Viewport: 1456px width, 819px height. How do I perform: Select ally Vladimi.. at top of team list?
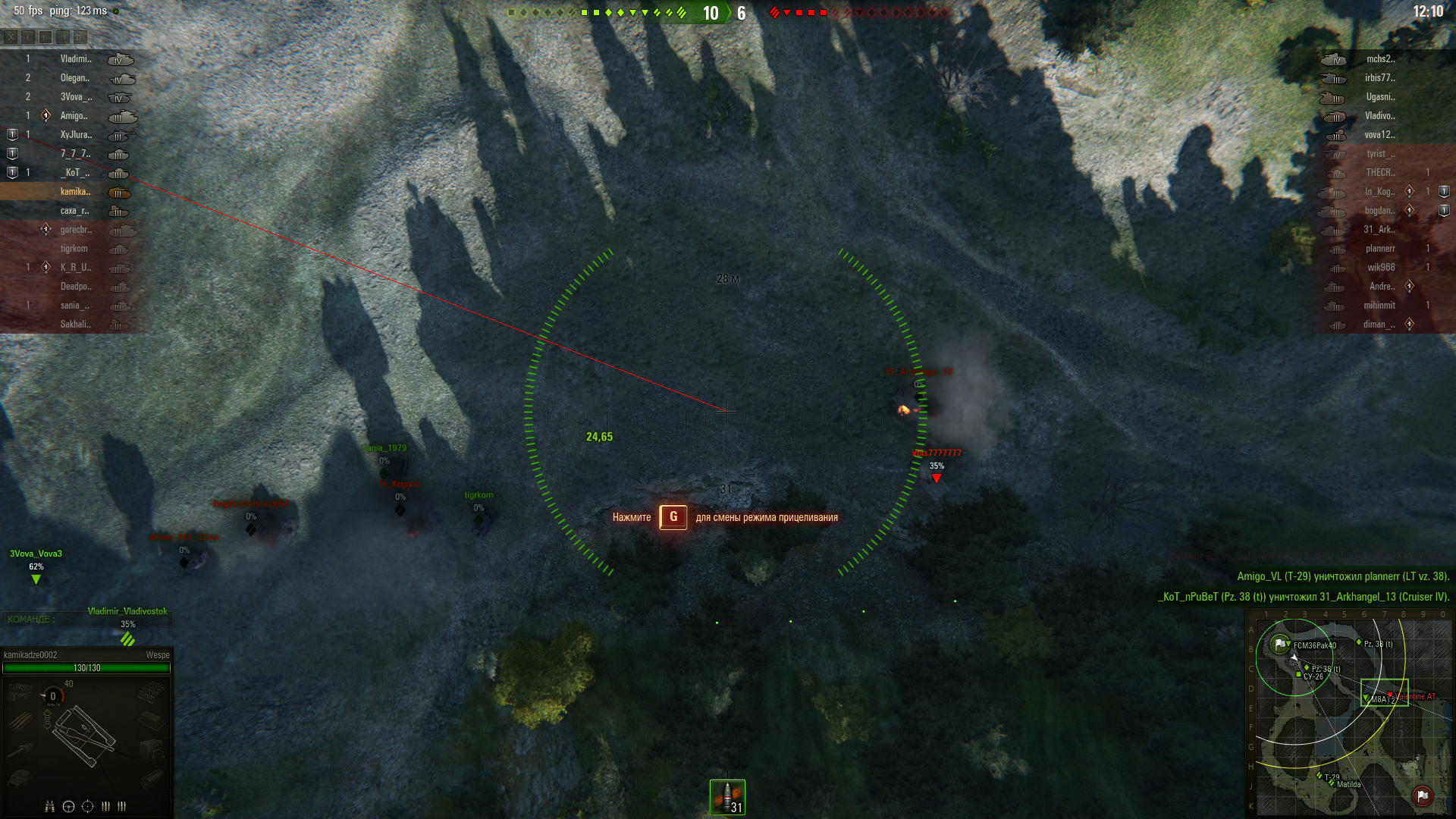[75, 59]
